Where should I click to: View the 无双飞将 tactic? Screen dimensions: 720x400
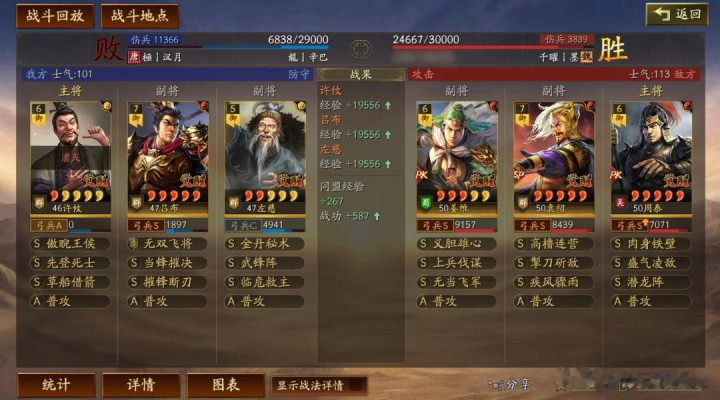(x=168, y=243)
